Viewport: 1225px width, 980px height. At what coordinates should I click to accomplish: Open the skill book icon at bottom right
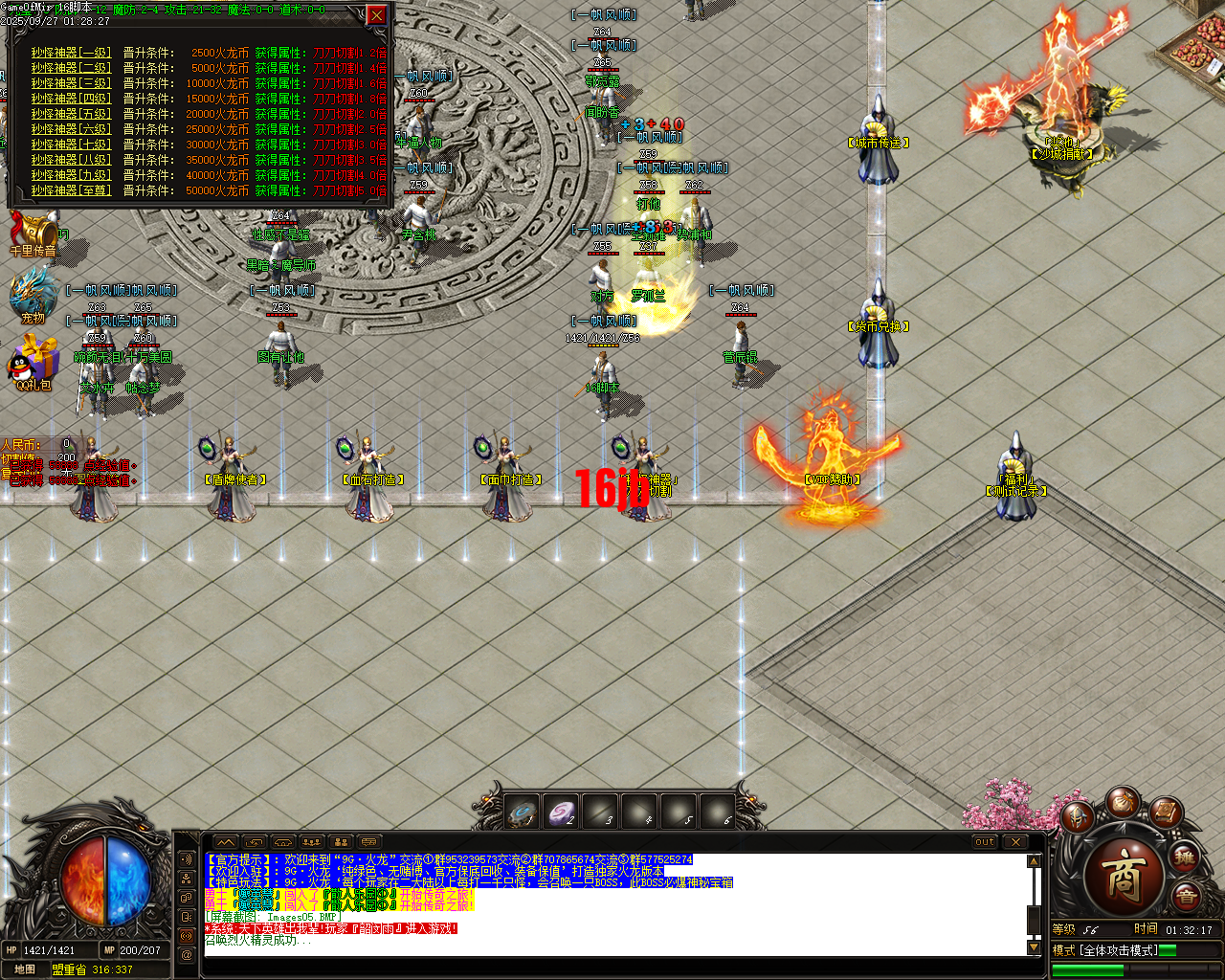pyautogui.click(x=1164, y=813)
